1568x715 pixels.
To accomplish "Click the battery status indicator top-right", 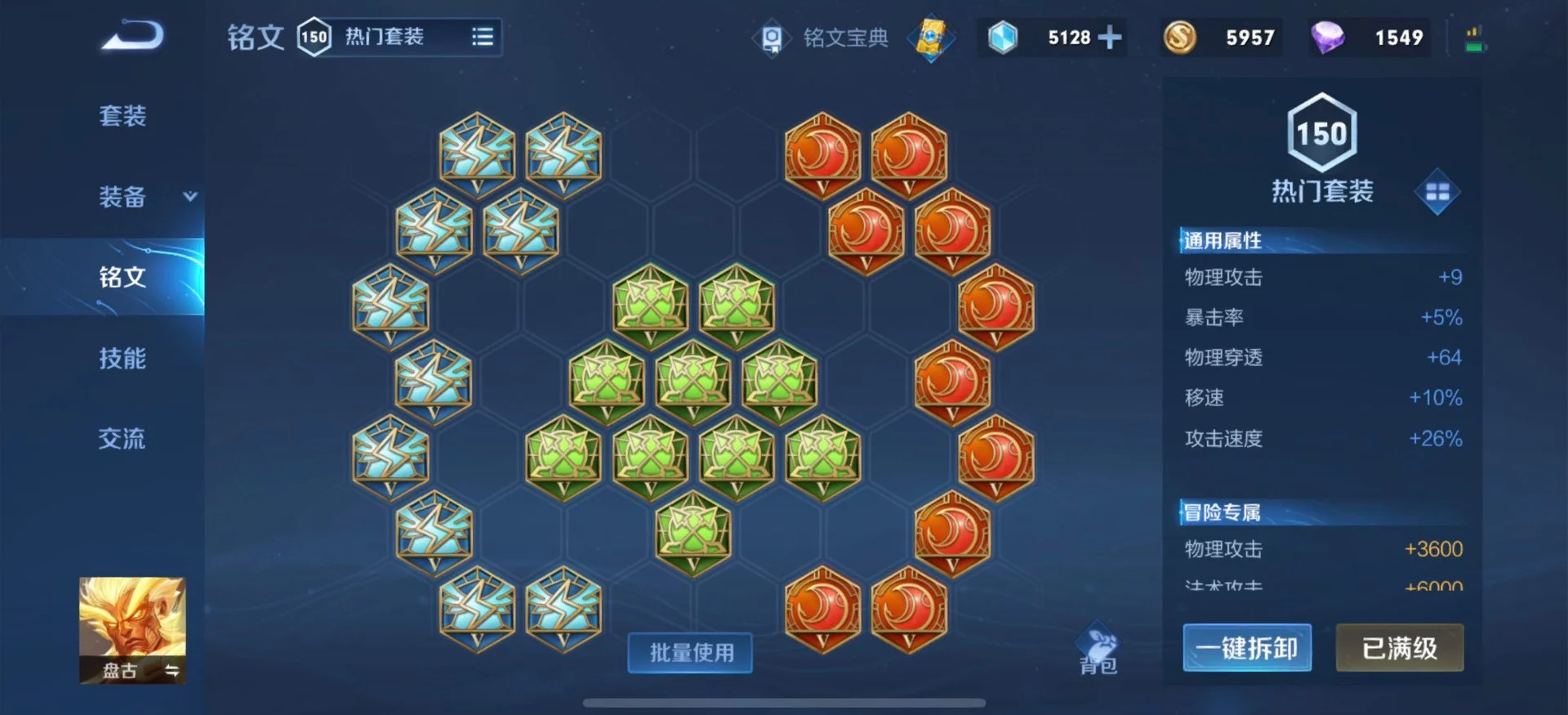I will click(x=1473, y=38).
